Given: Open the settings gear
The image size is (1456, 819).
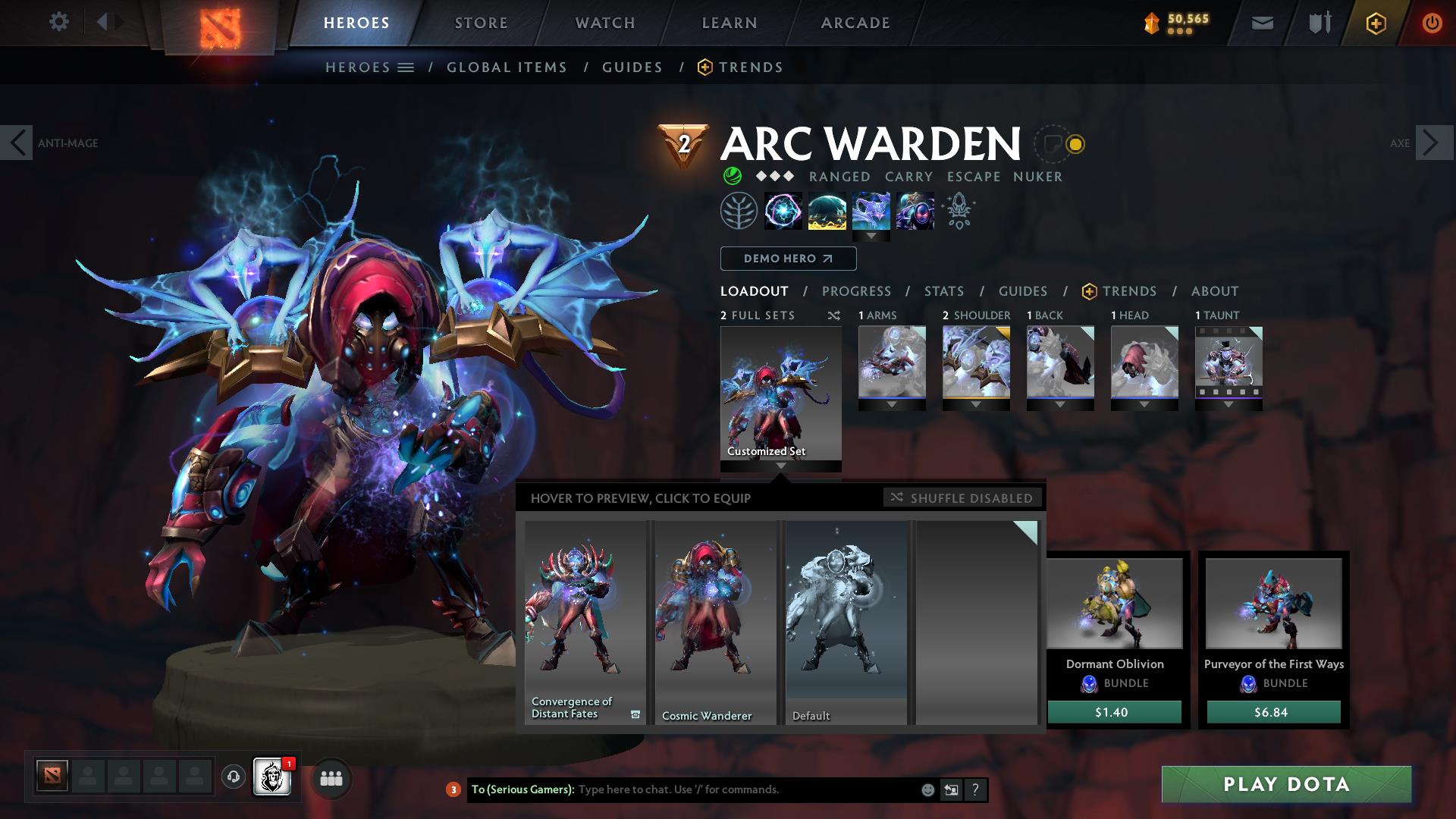Looking at the screenshot, I should (59, 22).
